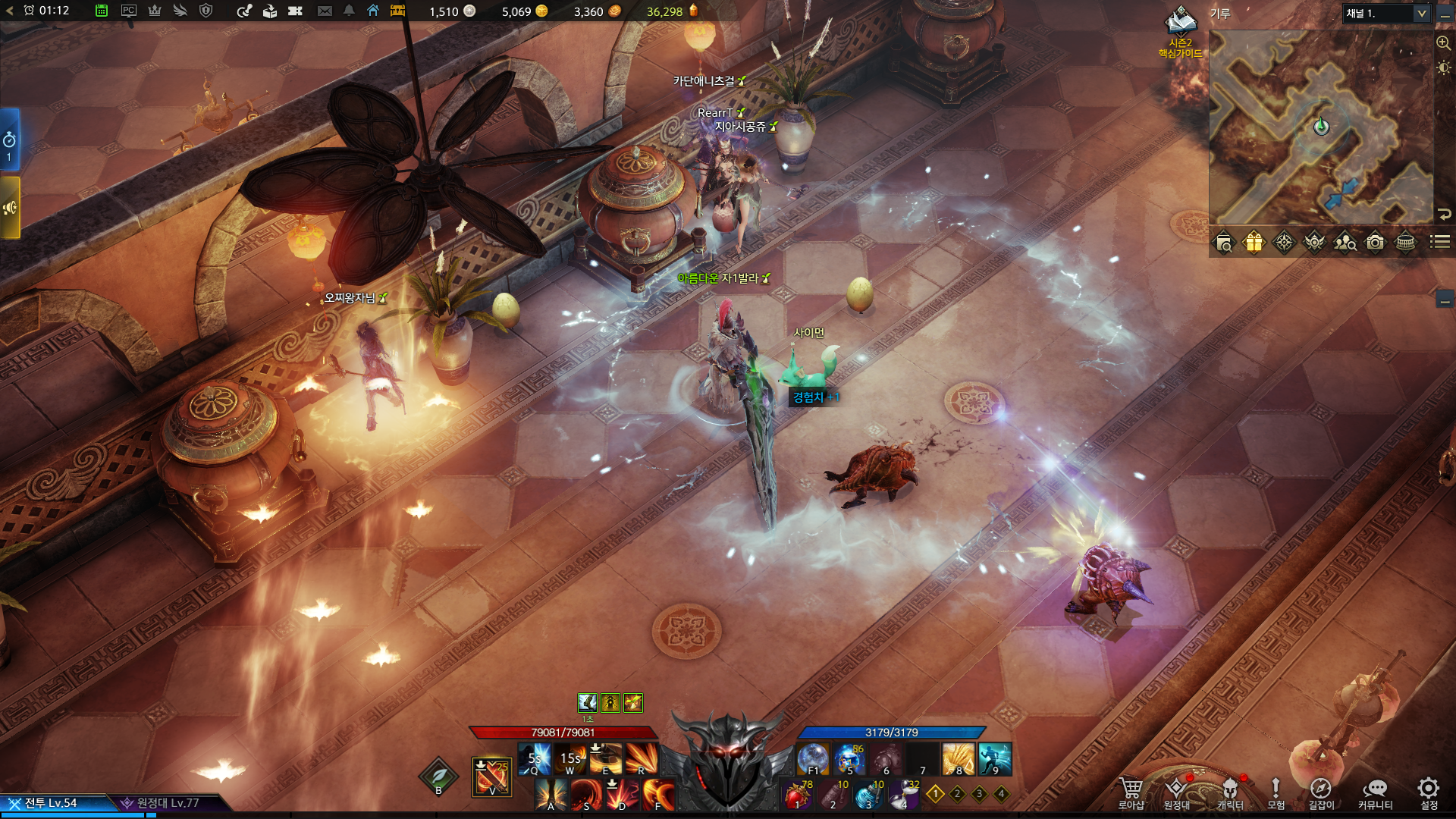Open the 길잡이 guide compass menu

1320,791
